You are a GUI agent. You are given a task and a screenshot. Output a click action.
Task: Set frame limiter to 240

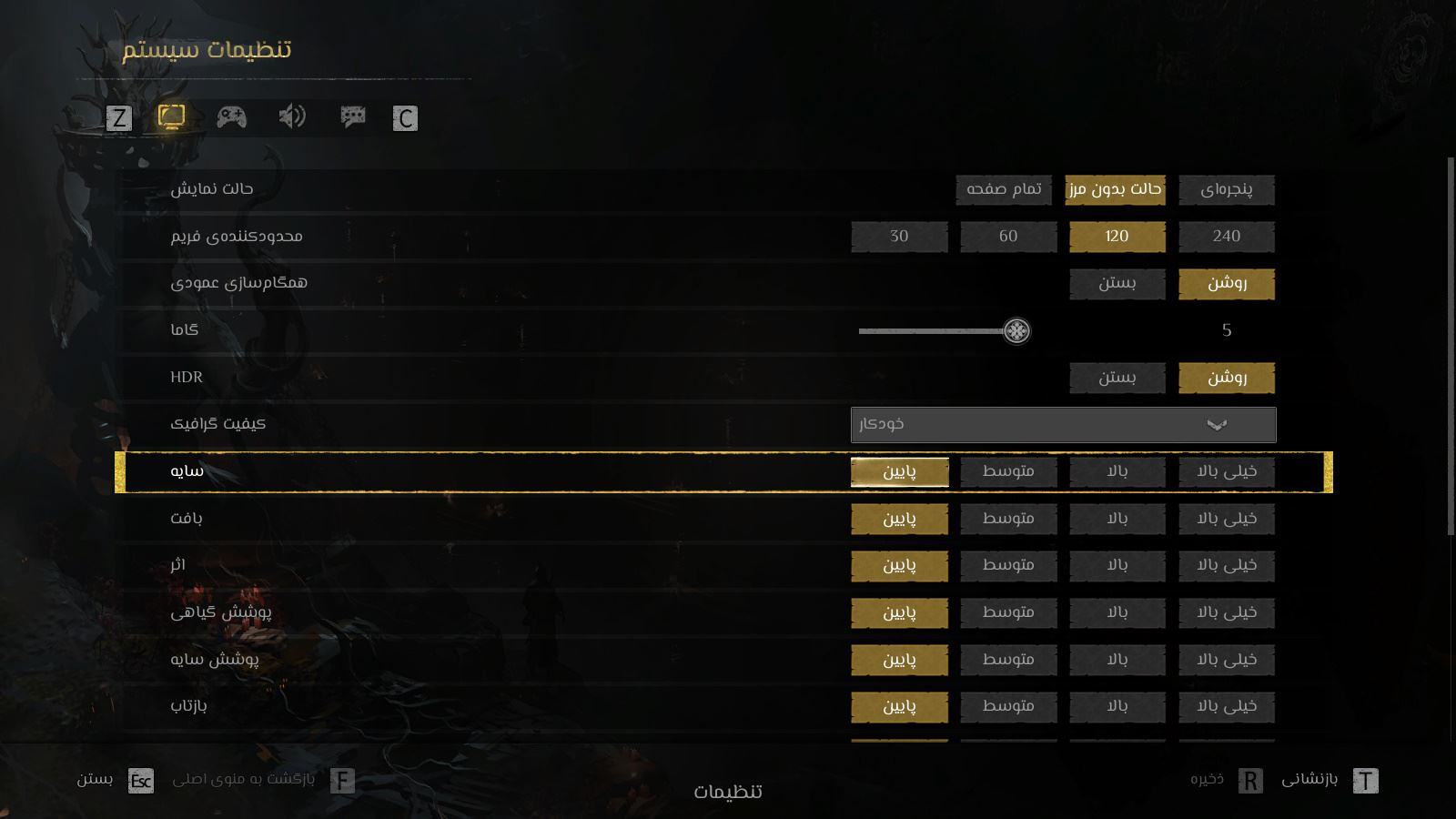1226,237
